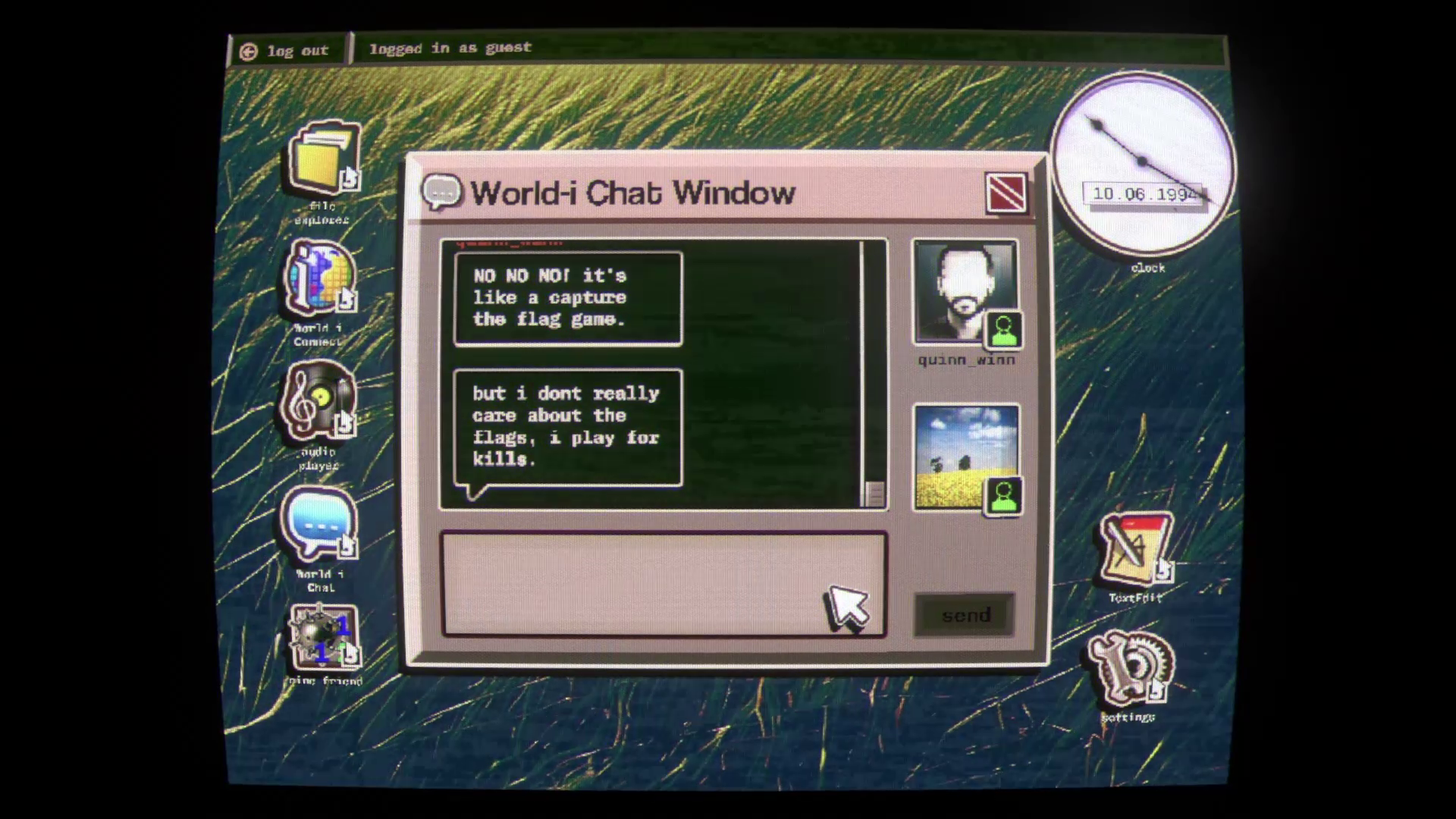This screenshot has width=1456, height=819.
Task: Click the send button
Action: click(965, 615)
